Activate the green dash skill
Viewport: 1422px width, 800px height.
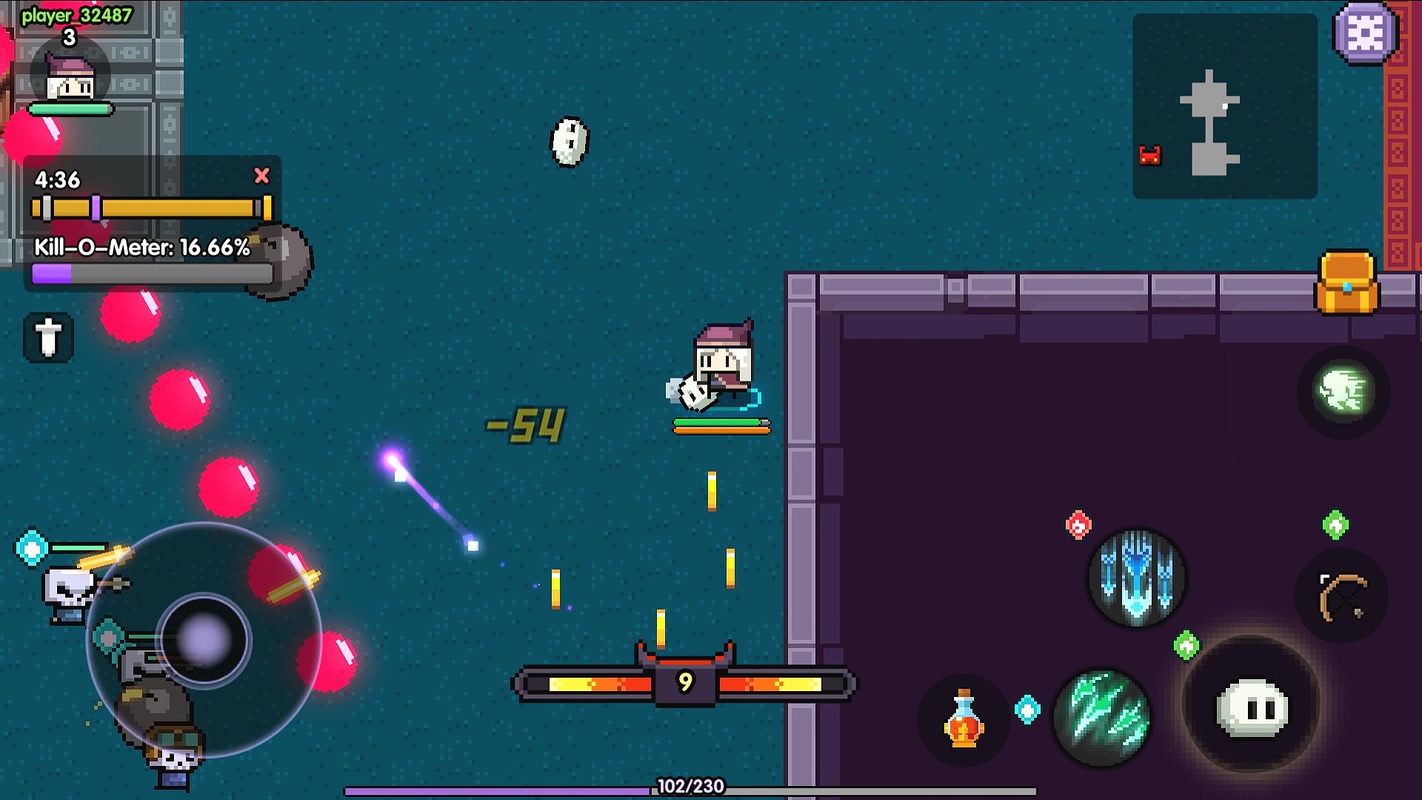click(x=1342, y=391)
